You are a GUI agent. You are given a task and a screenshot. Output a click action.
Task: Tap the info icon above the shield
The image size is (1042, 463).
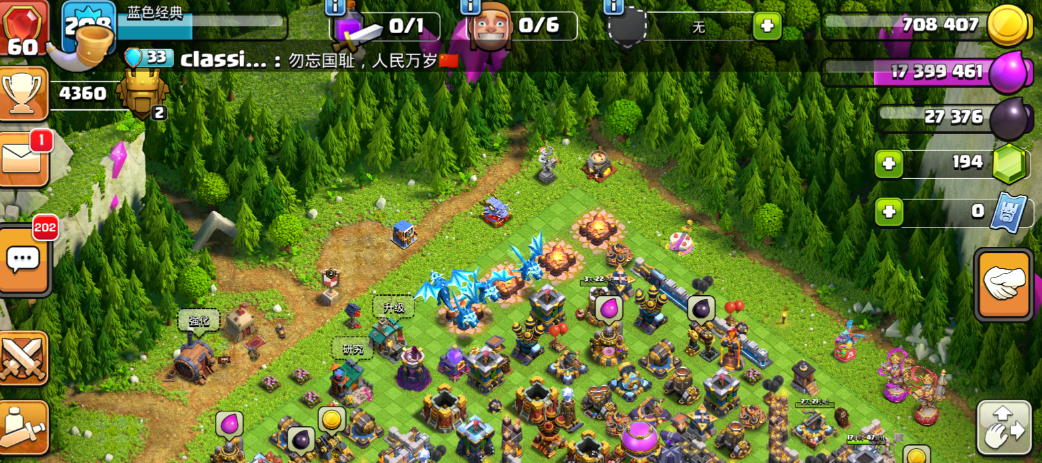pos(614,6)
